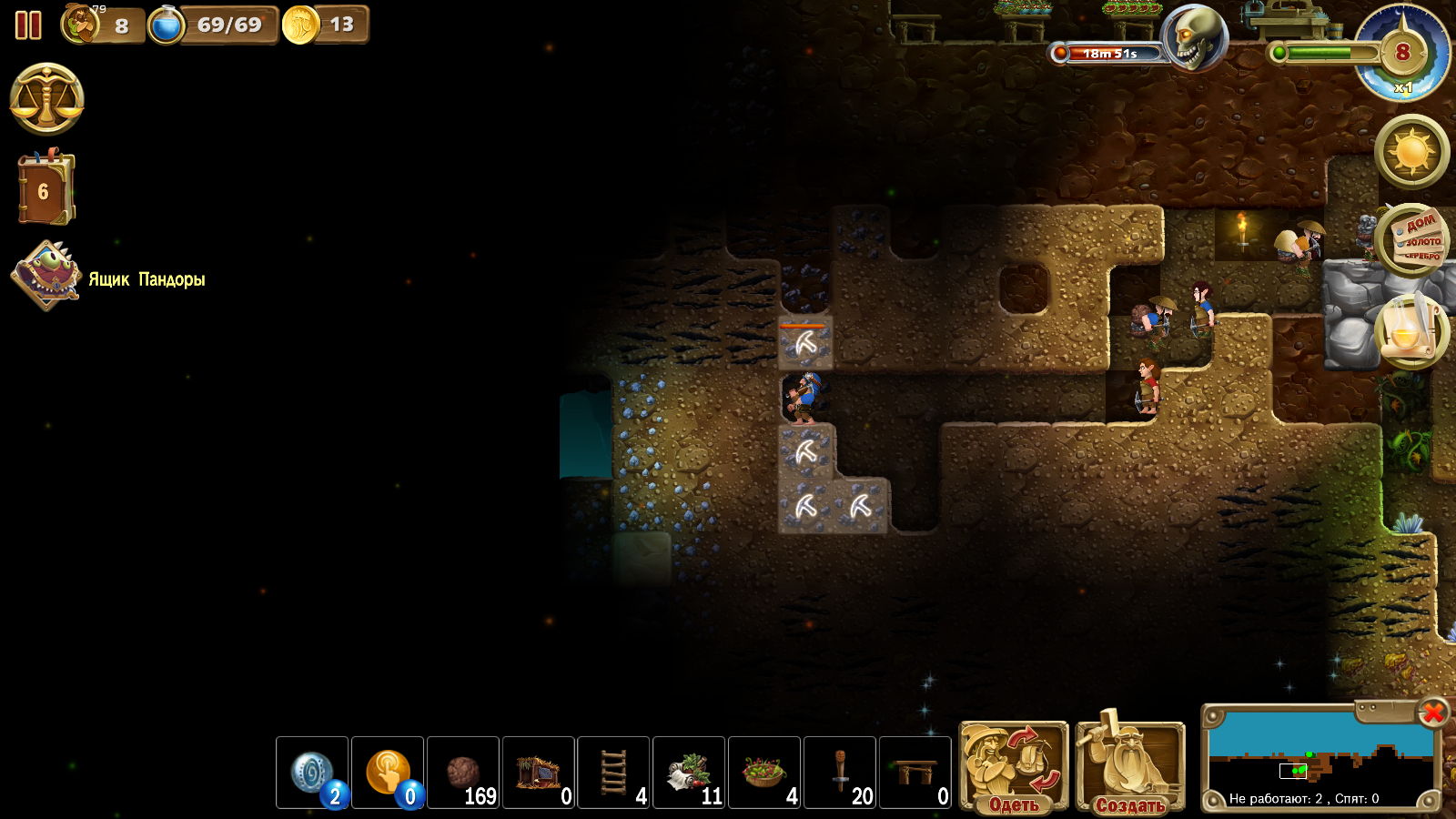
Task: Choose the earth block slot with 169
Action: coord(463,773)
